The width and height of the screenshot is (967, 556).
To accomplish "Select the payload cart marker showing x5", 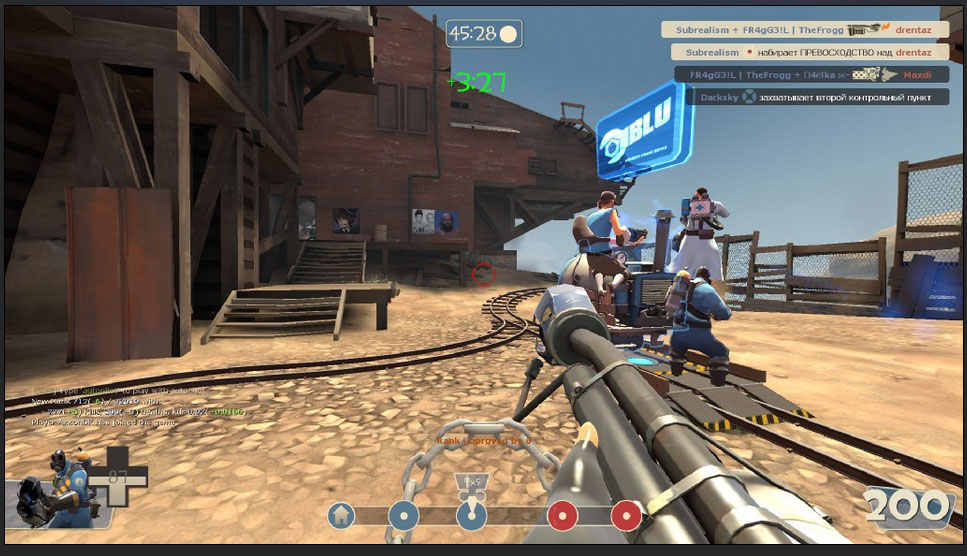I will coord(469,483).
